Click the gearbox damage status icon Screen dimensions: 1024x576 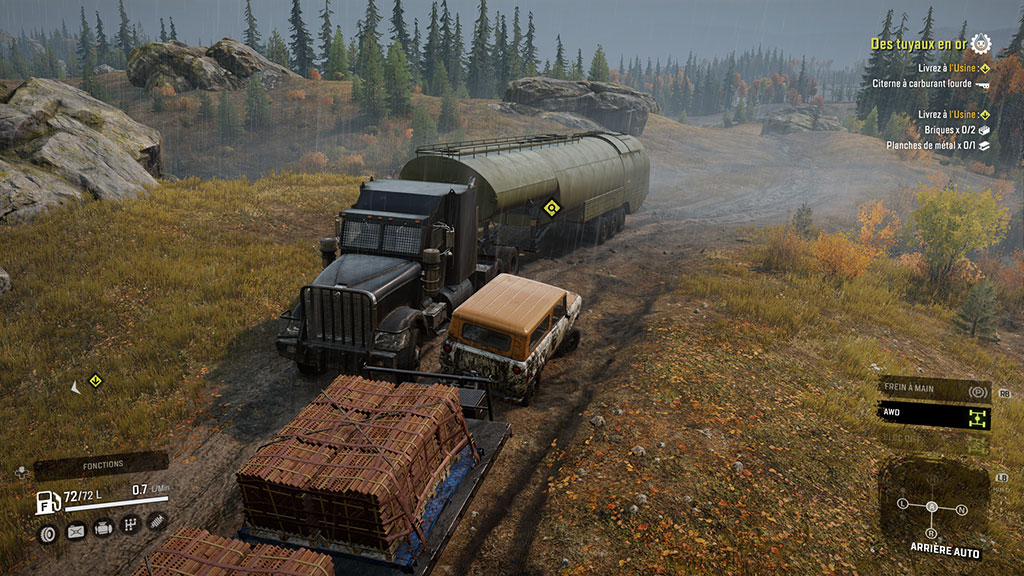[130, 524]
